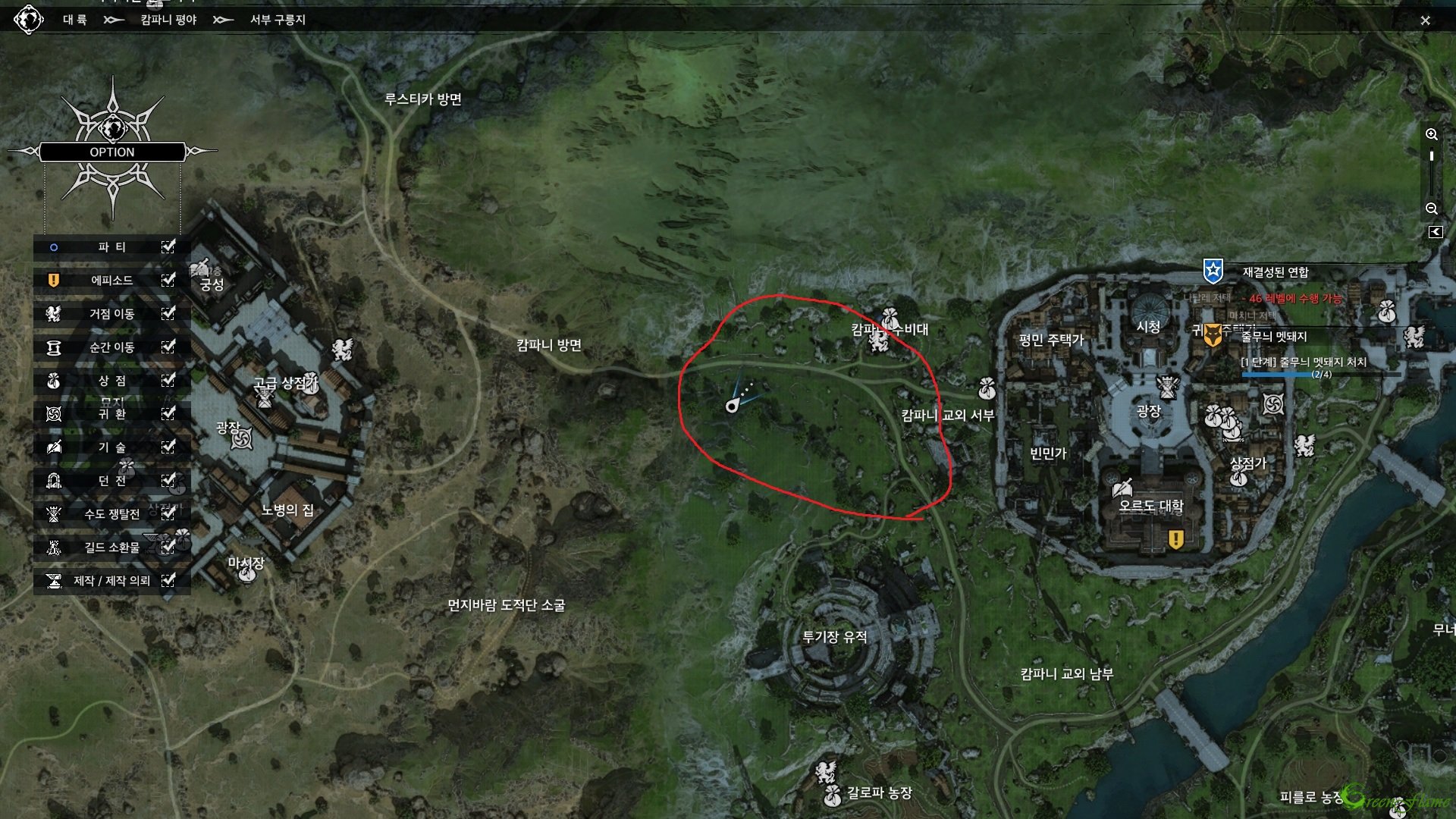This screenshot has width=1456, height=819.
Task: Toggle the 던전 filter checkbox
Action: coord(168,480)
